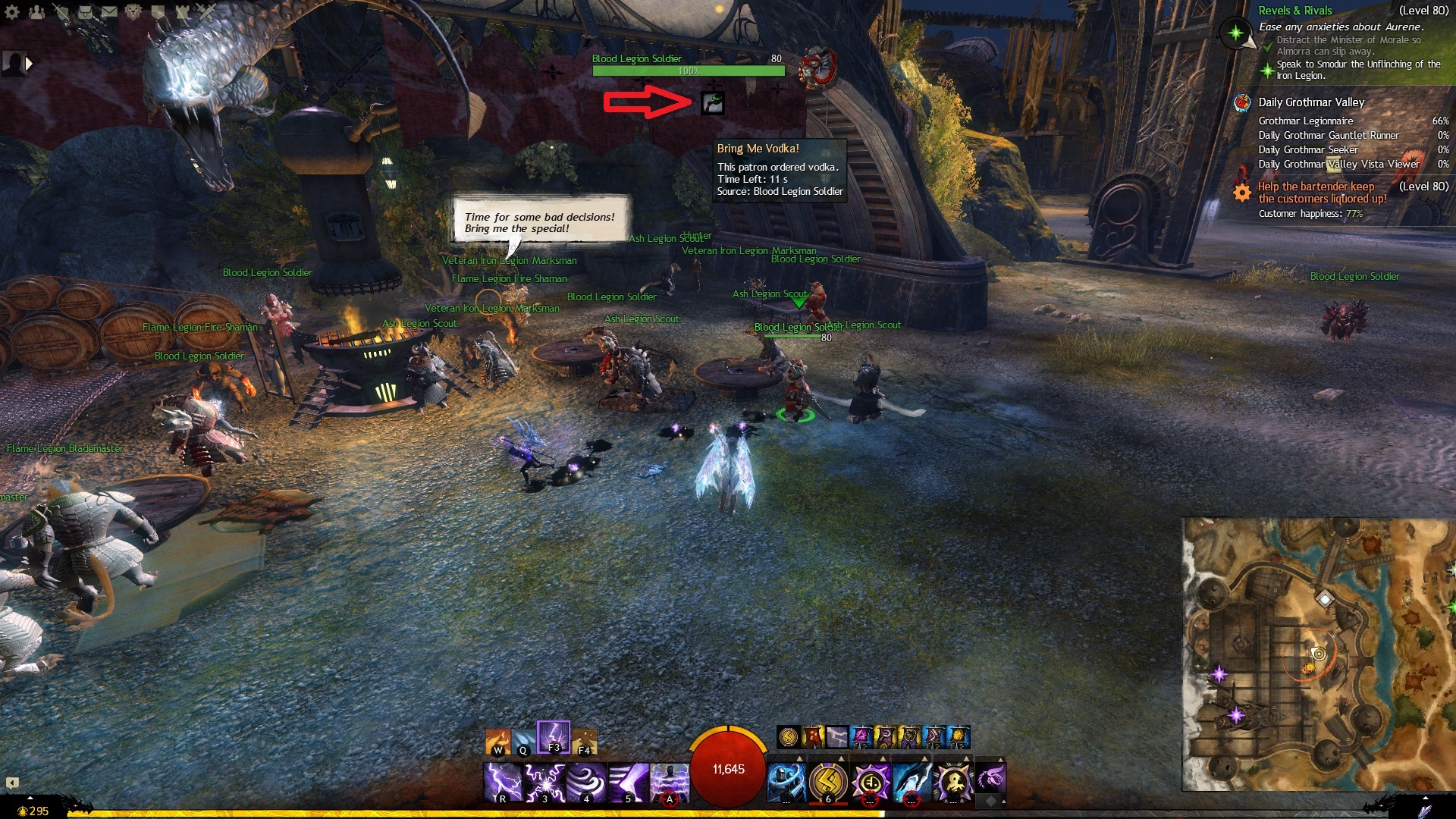Open the game menu gear icon
The height and width of the screenshot is (819, 1456).
coord(12,11)
